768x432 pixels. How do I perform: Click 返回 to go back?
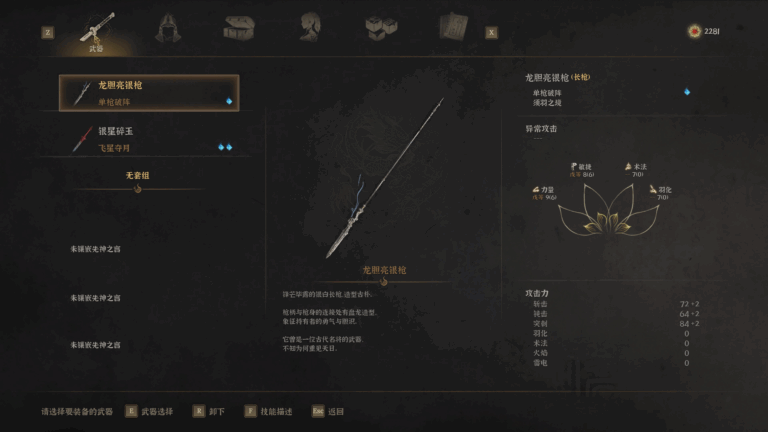pos(329,411)
